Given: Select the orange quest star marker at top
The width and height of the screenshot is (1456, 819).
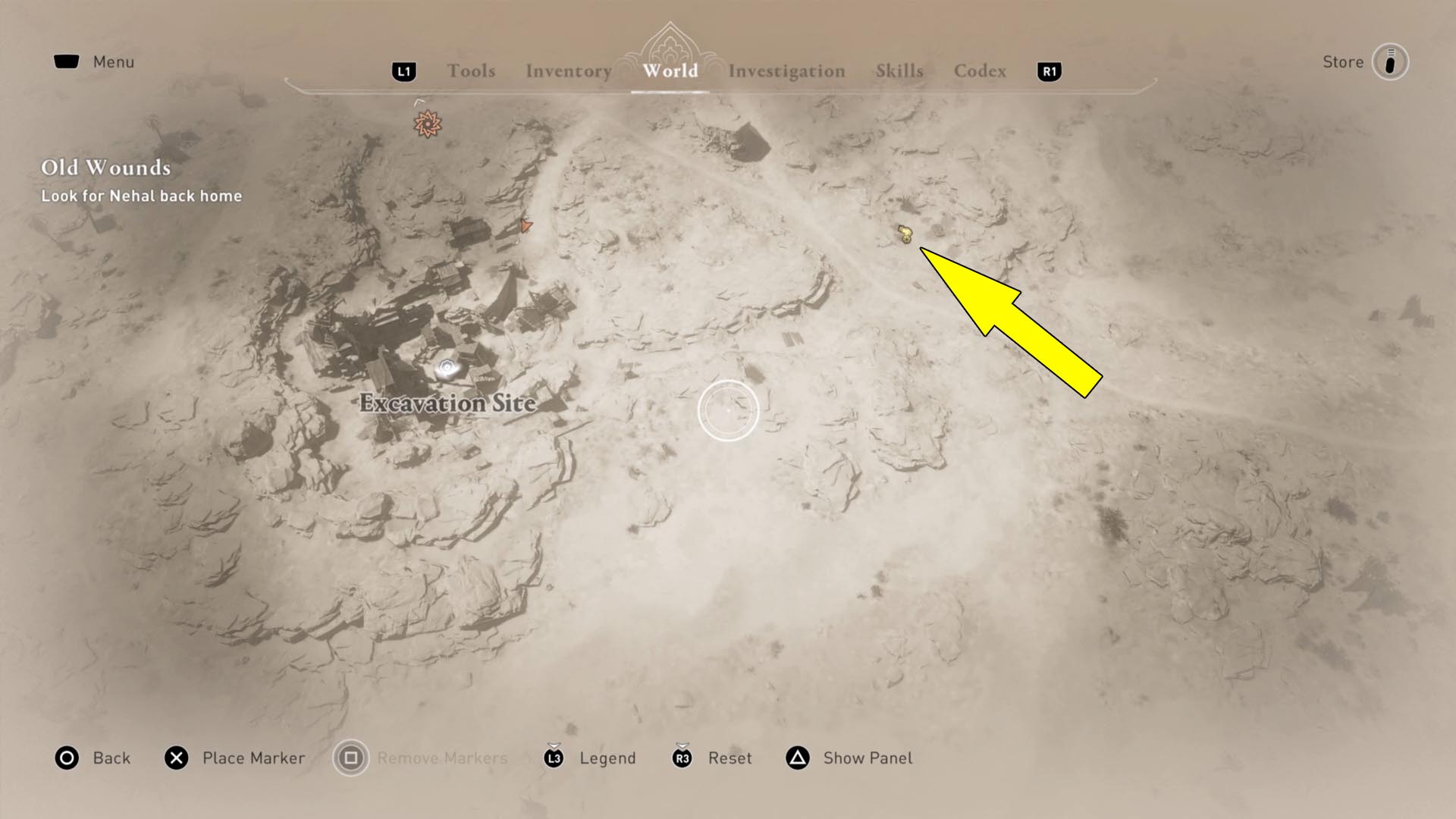Looking at the screenshot, I should point(427,122).
